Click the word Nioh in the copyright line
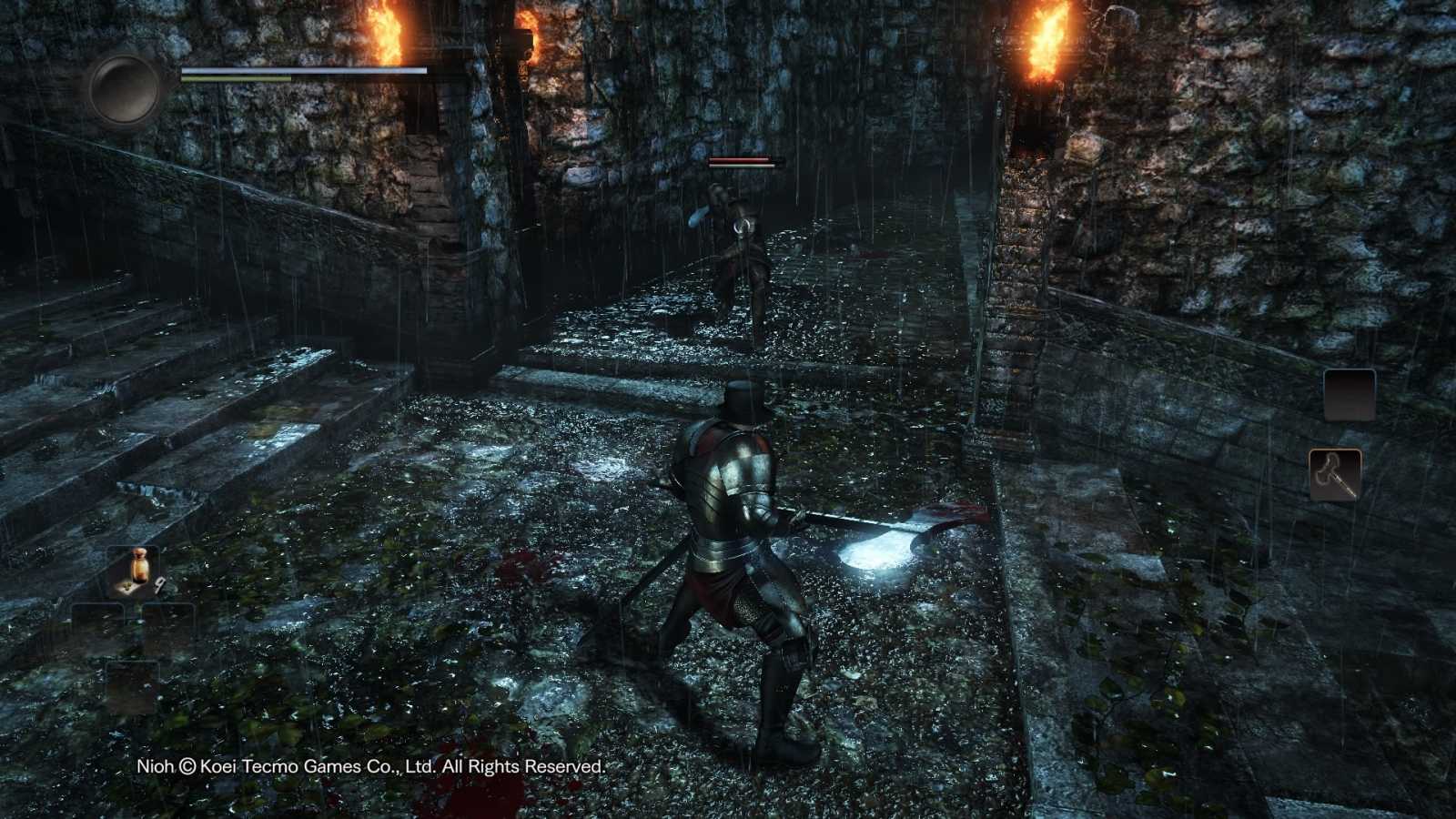The image size is (1456, 819). (153, 767)
